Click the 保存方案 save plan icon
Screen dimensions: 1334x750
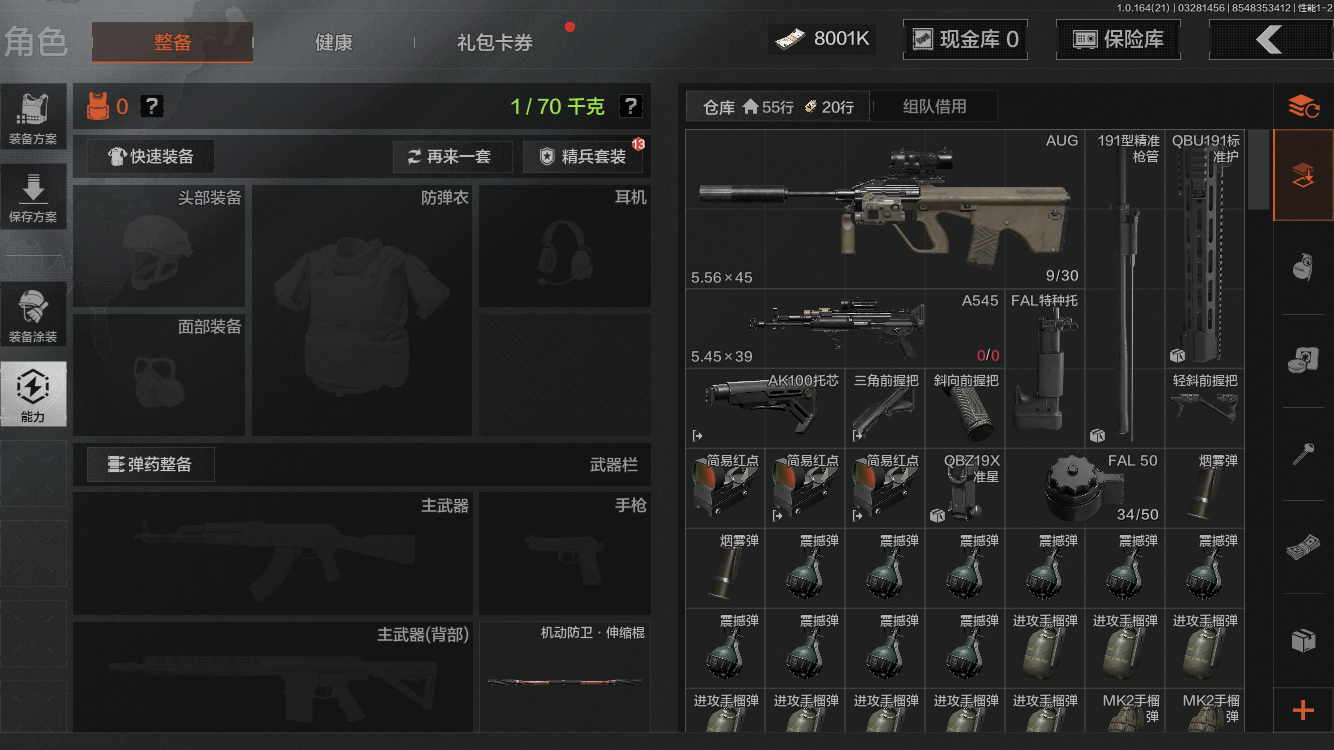[x=35, y=196]
